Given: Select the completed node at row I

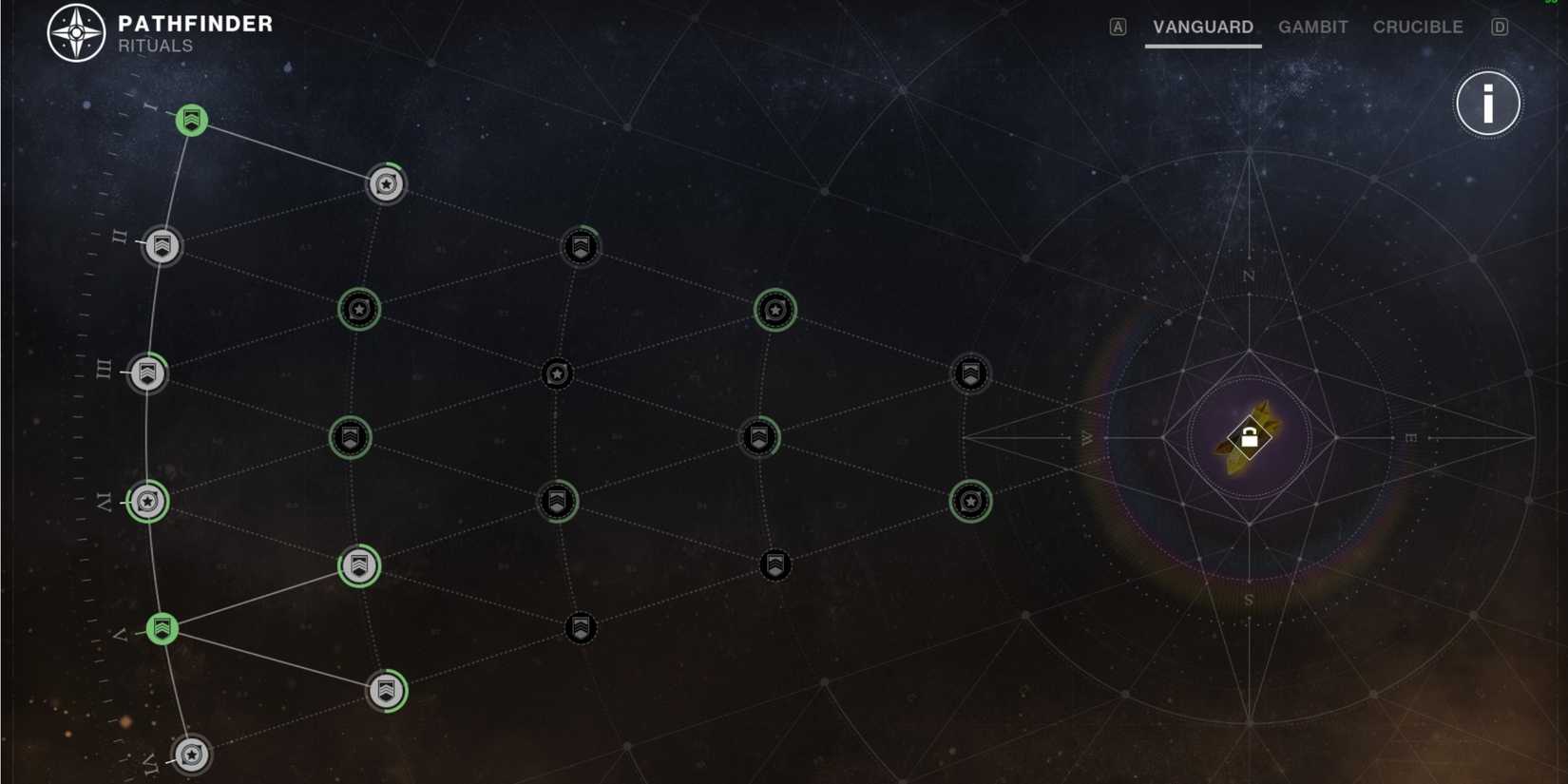Looking at the screenshot, I should (190, 121).
